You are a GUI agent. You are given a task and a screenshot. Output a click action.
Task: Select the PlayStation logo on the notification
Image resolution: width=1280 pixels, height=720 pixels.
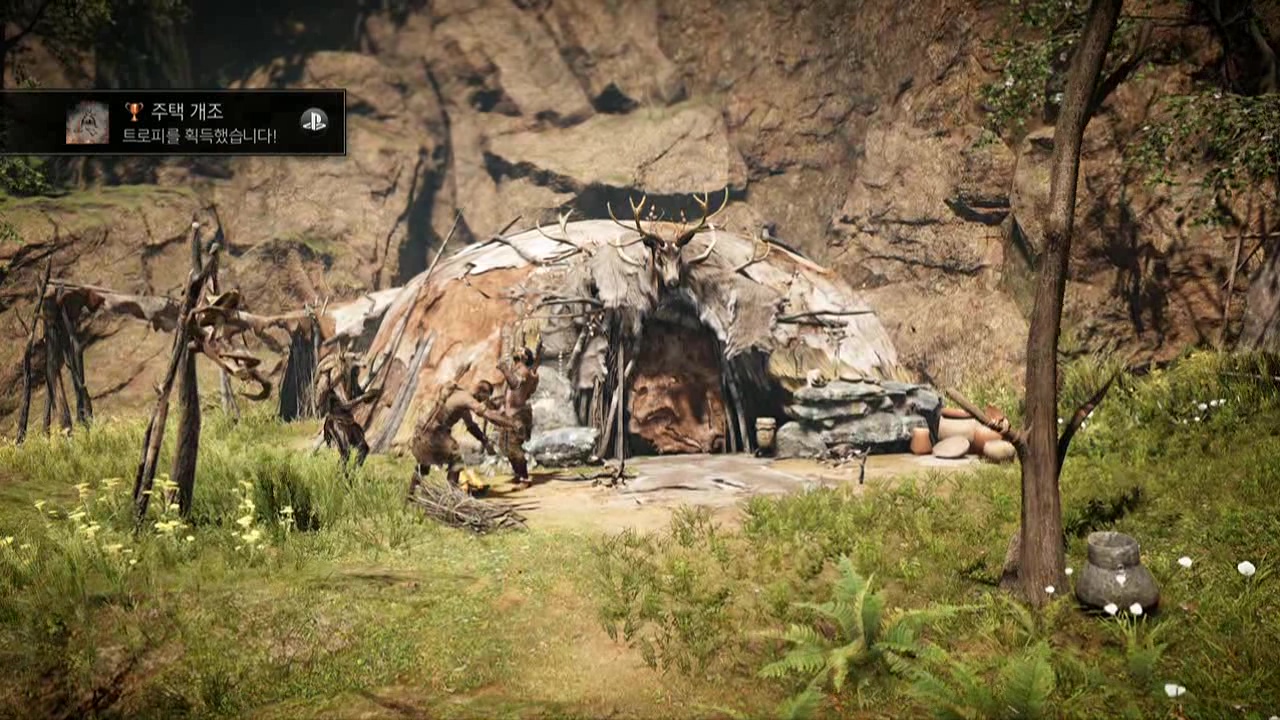tap(313, 120)
